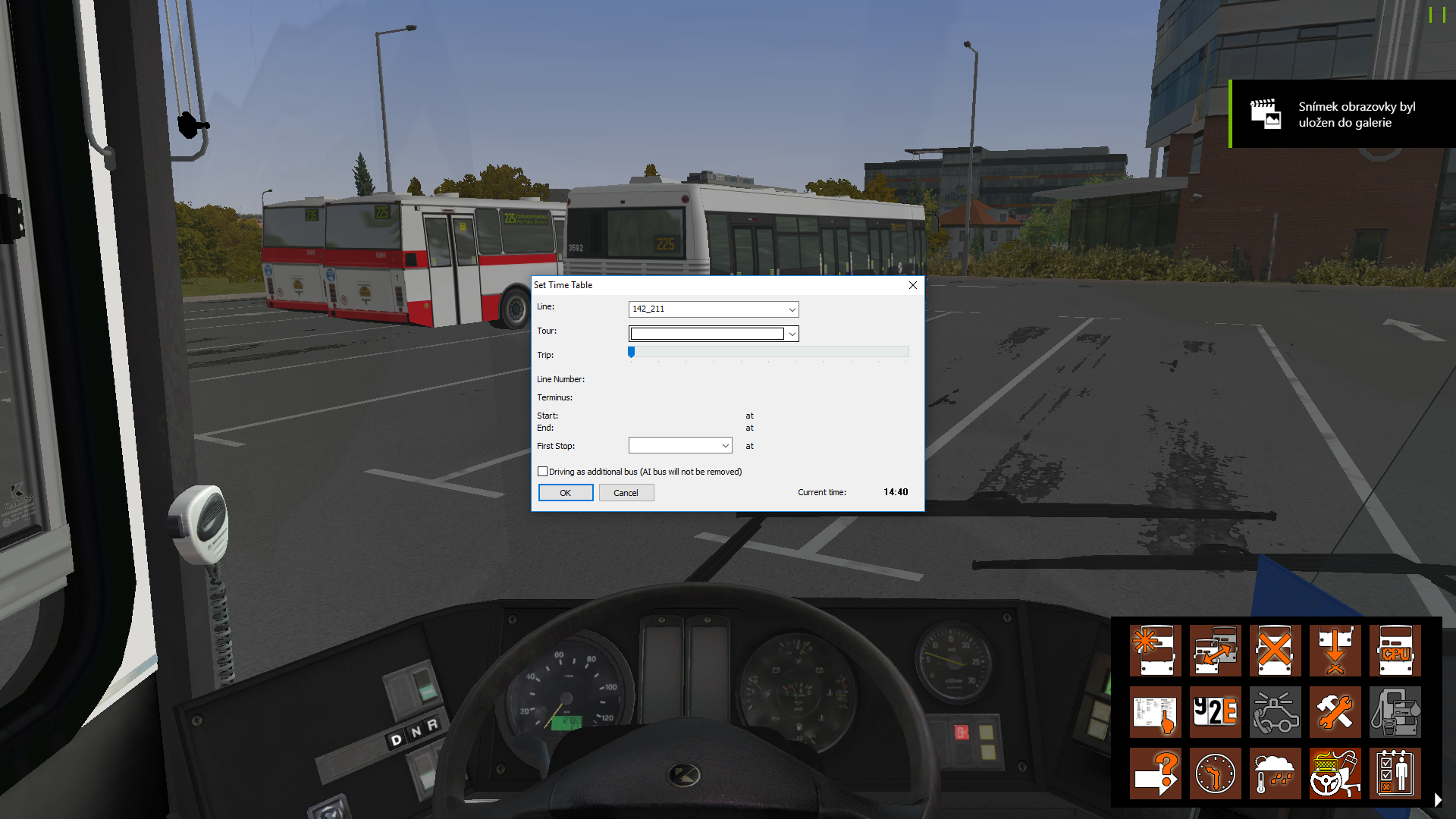Open the Line dropdown showing 142_211
1456x819 pixels.
[792, 309]
